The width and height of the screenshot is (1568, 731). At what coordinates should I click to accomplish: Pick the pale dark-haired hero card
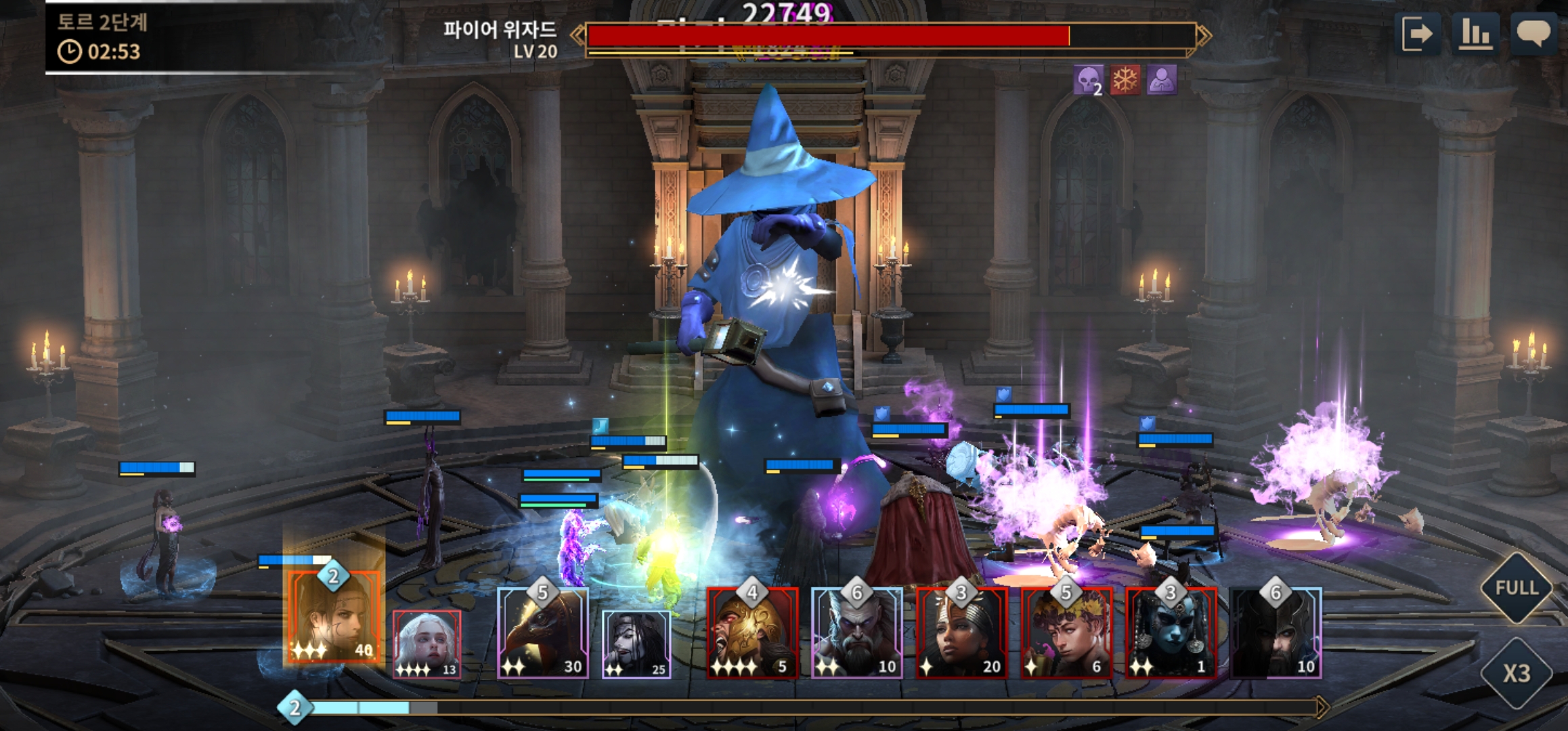click(x=636, y=643)
